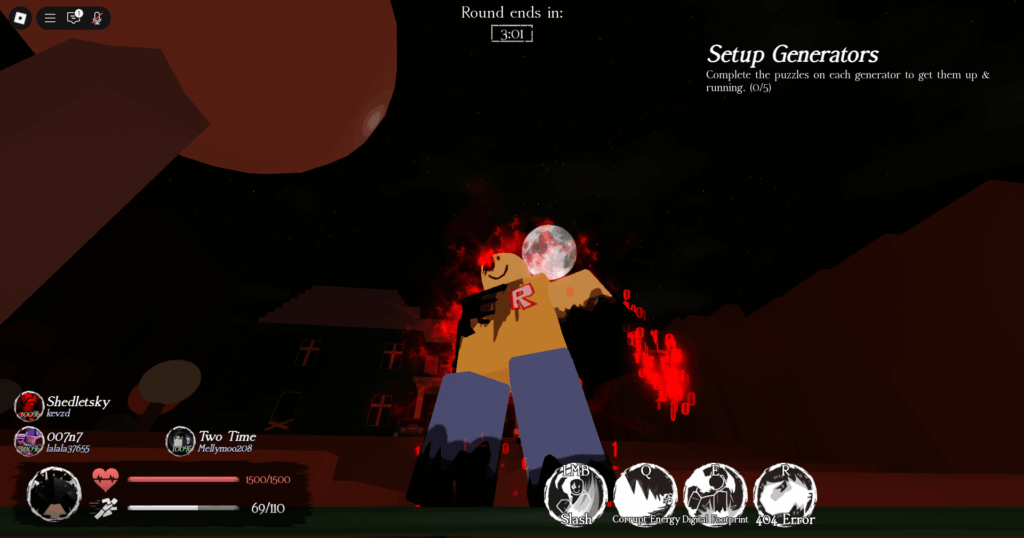Select the Two Time survivor portrait
Viewport: 1024px width, 538px height.
tap(180, 441)
